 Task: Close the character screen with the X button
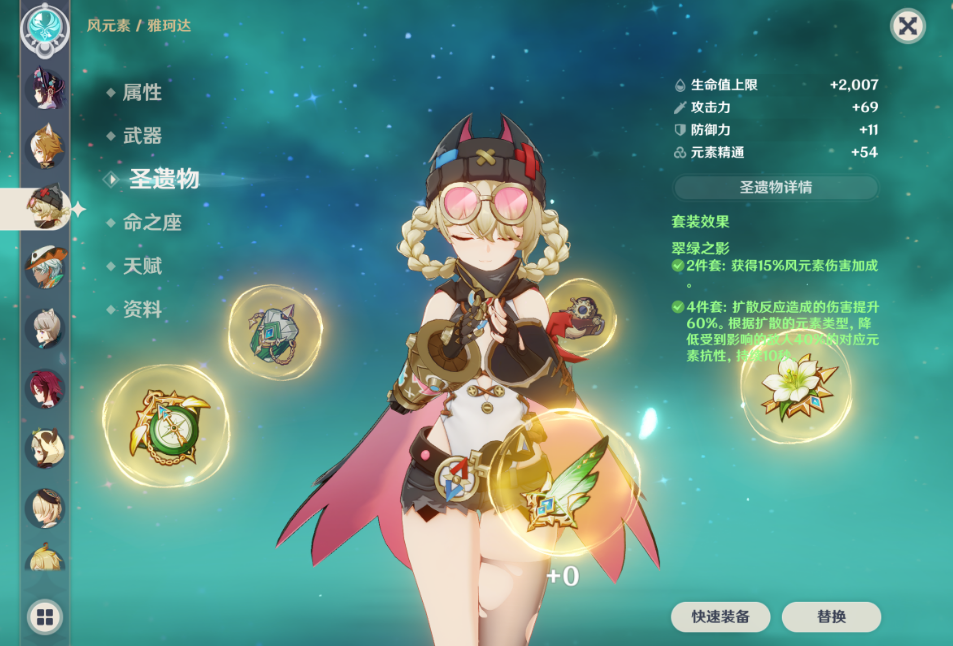tap(907, 26)
